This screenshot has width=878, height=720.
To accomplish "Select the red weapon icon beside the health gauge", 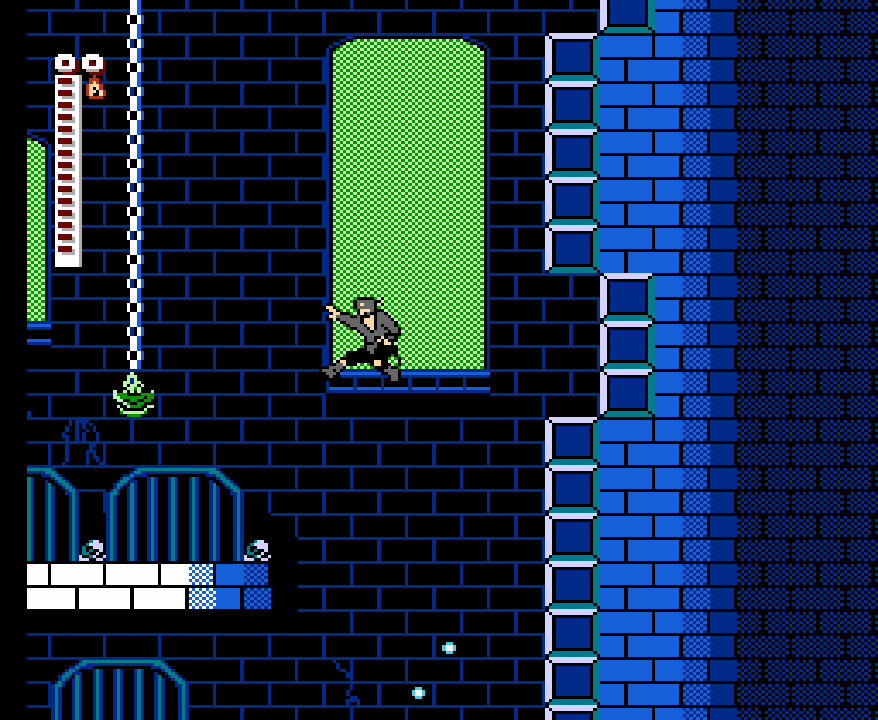I will [x=95, y=87].
